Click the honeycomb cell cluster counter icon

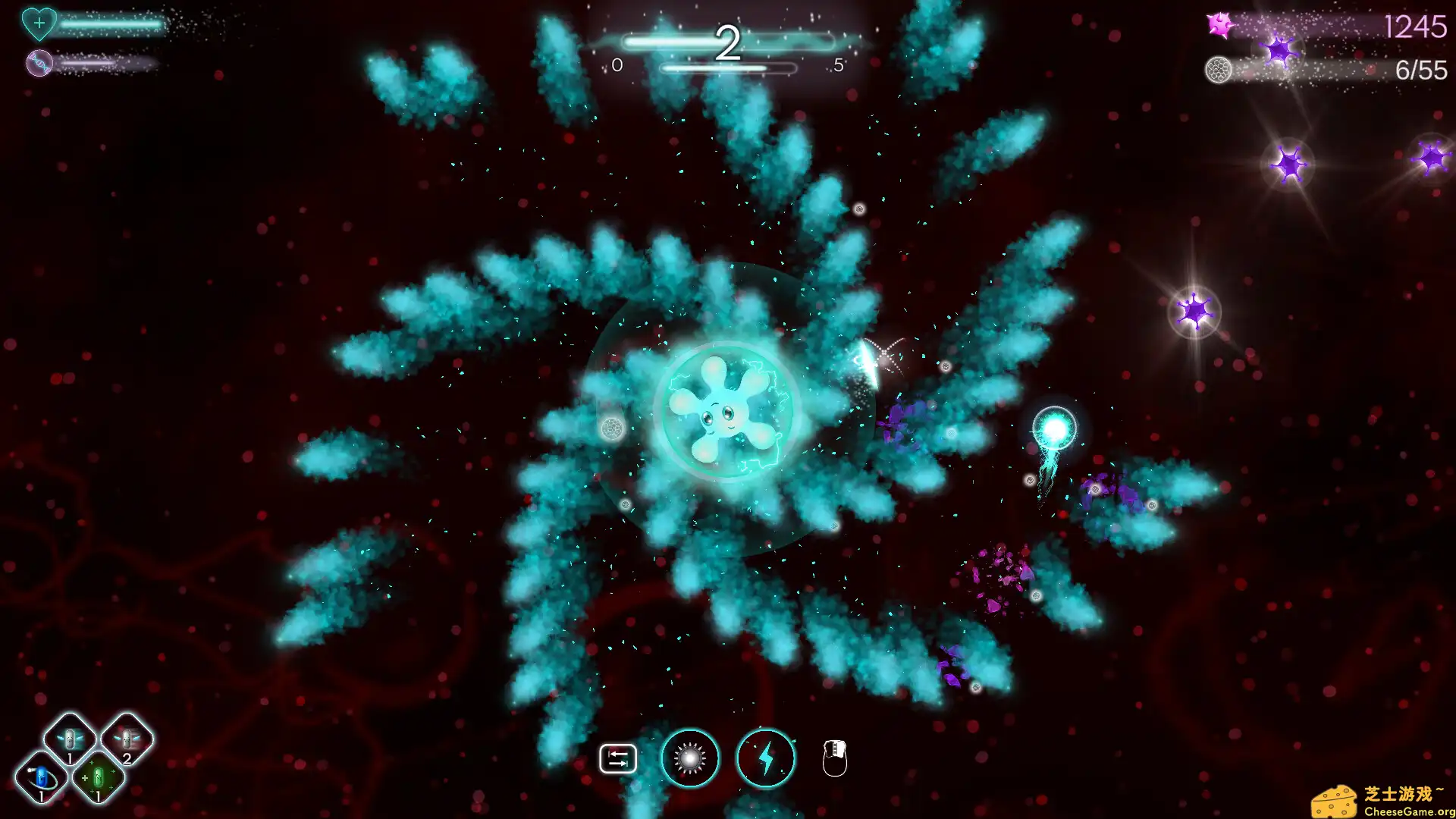click(x=1219, y=71)
